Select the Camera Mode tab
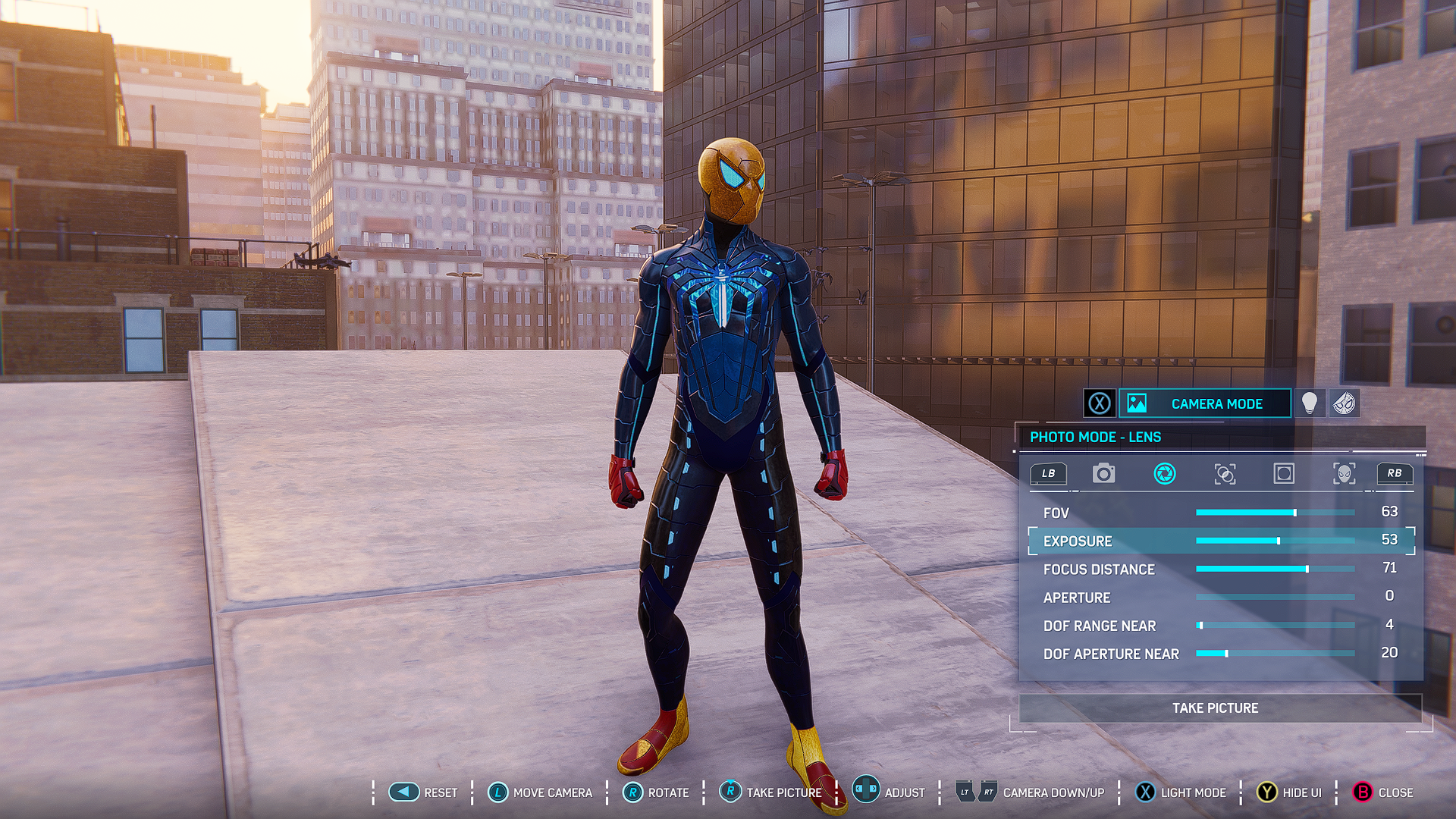The width and height of the screenshot is (1456, 819). 1204,403
